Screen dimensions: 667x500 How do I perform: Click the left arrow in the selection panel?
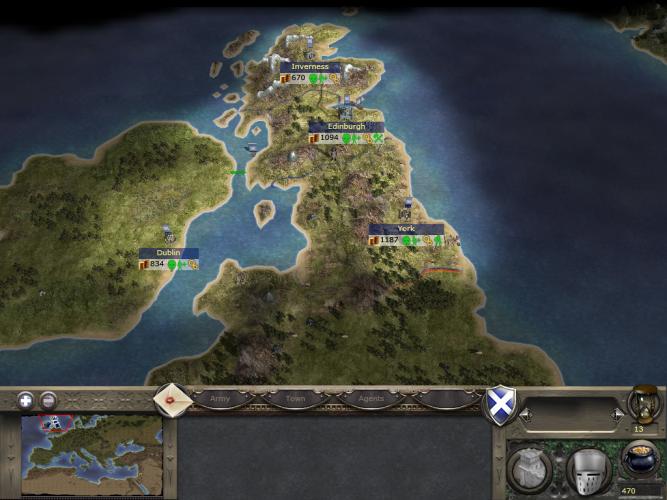coord(526,413)
